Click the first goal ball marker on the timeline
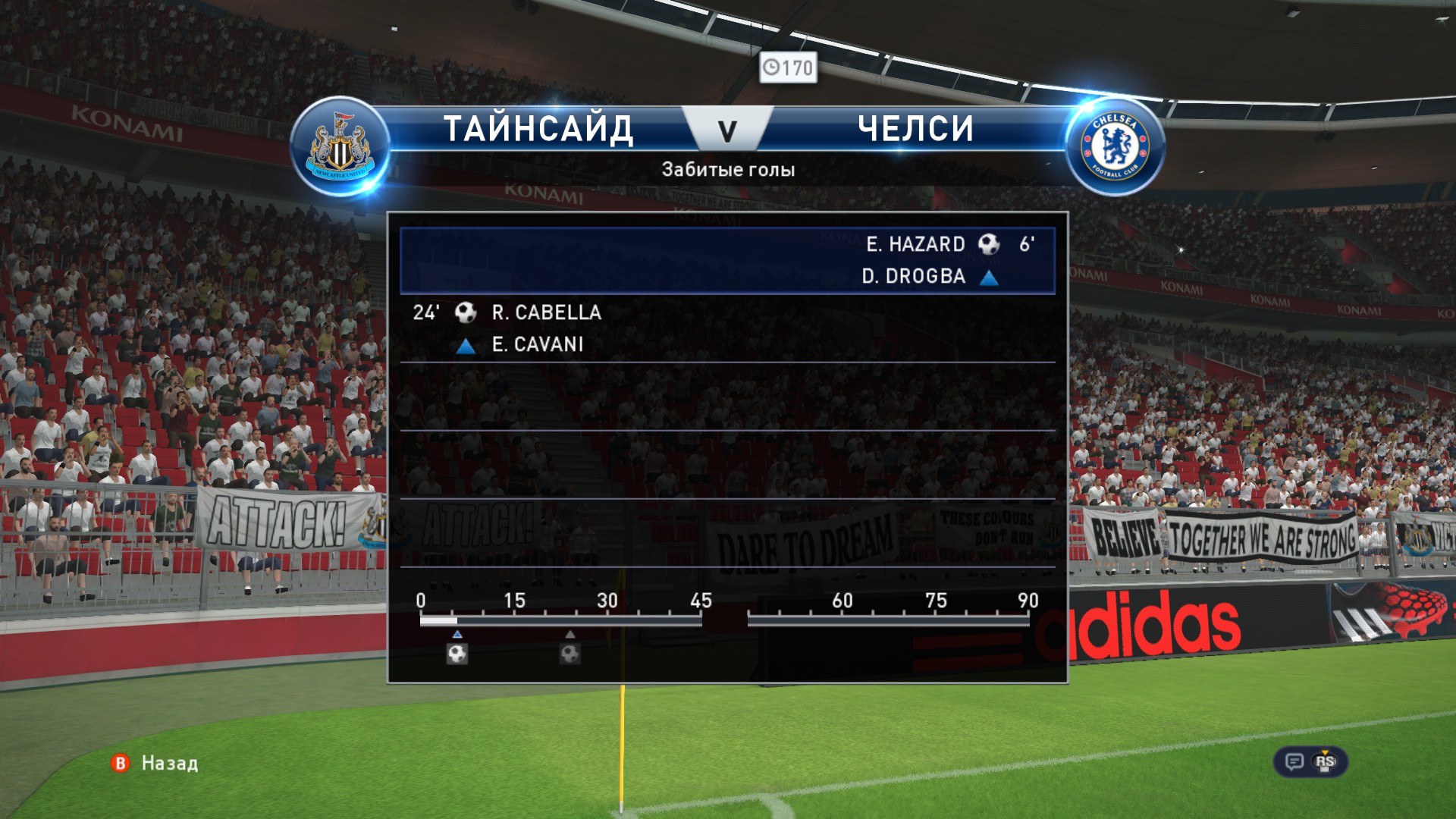 pyautogui.click(x=457, y=653)
